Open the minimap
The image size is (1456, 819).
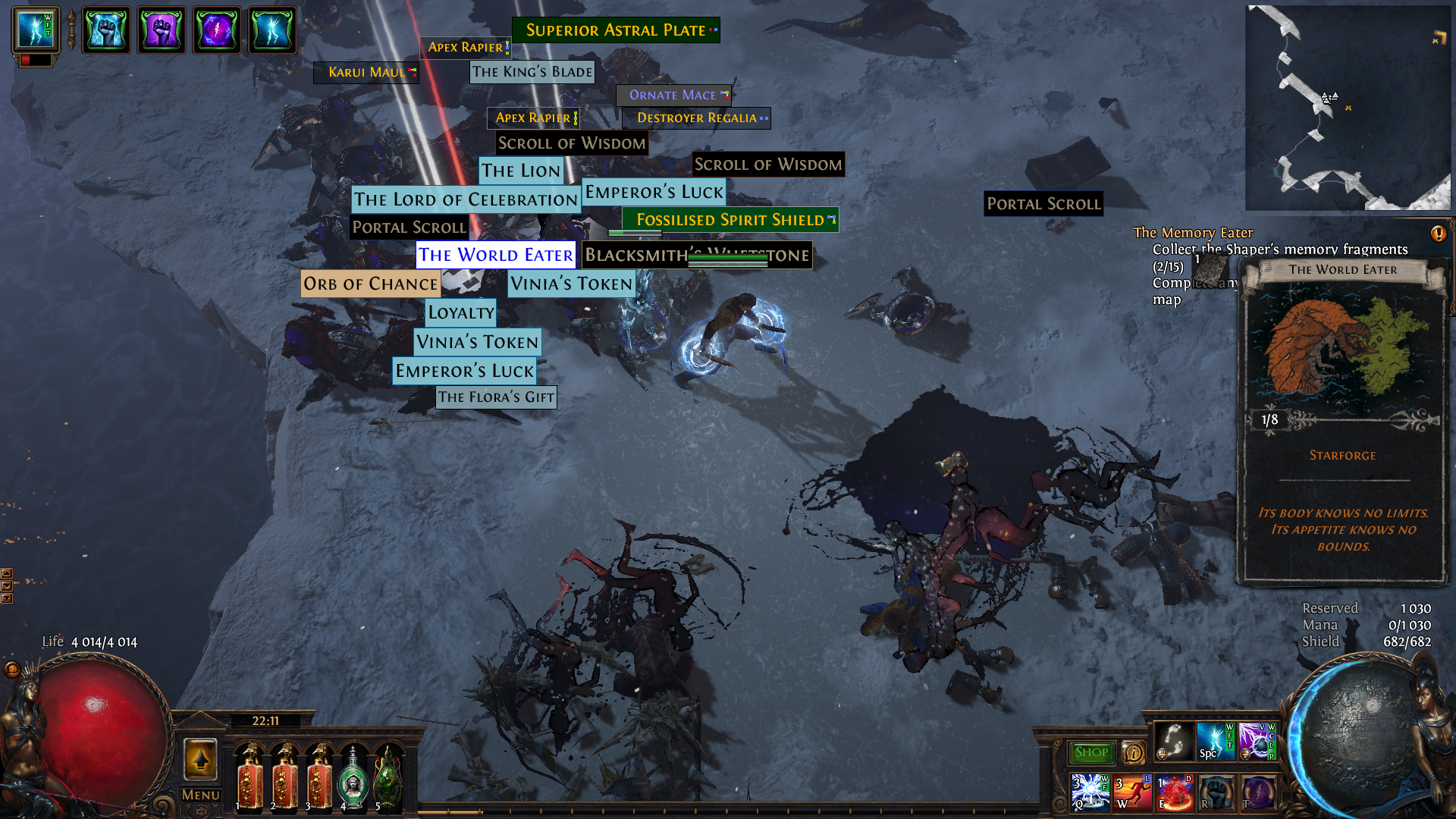(1347, 108)
